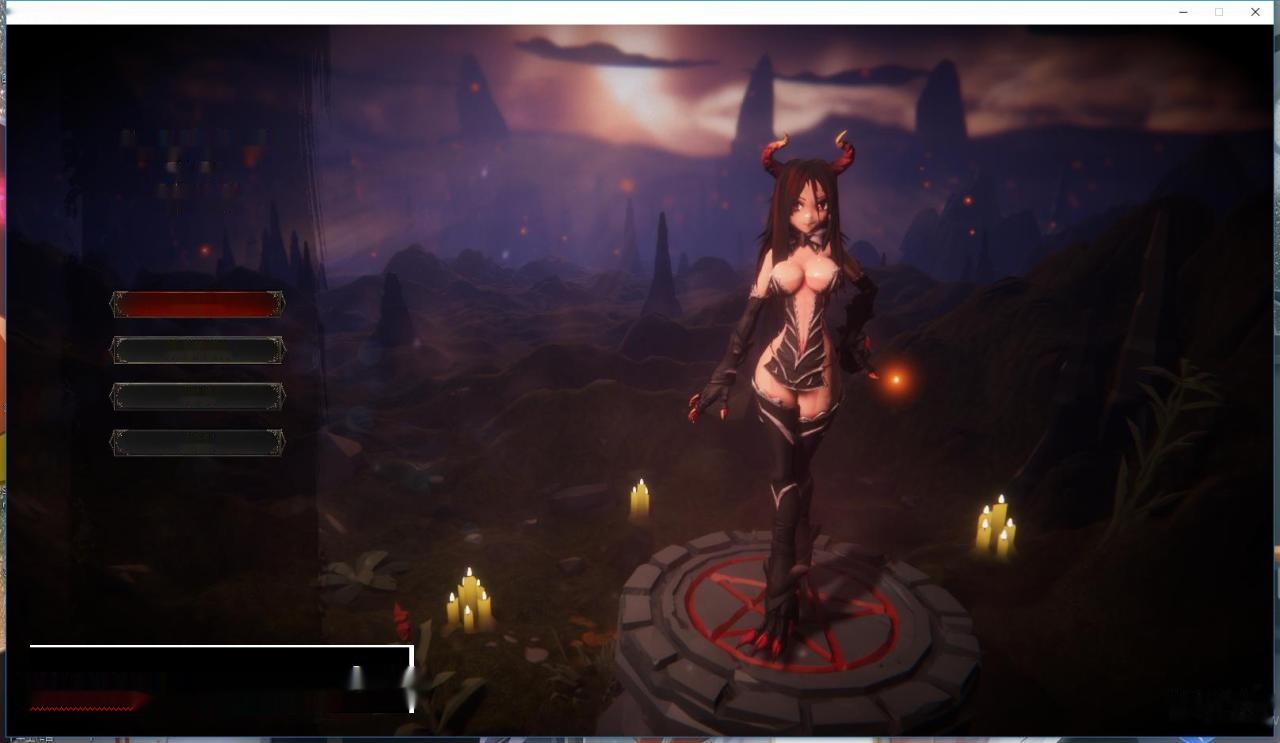
Task: Click the diamond ornament left of the red menu bar
Action: click(113, 305)
